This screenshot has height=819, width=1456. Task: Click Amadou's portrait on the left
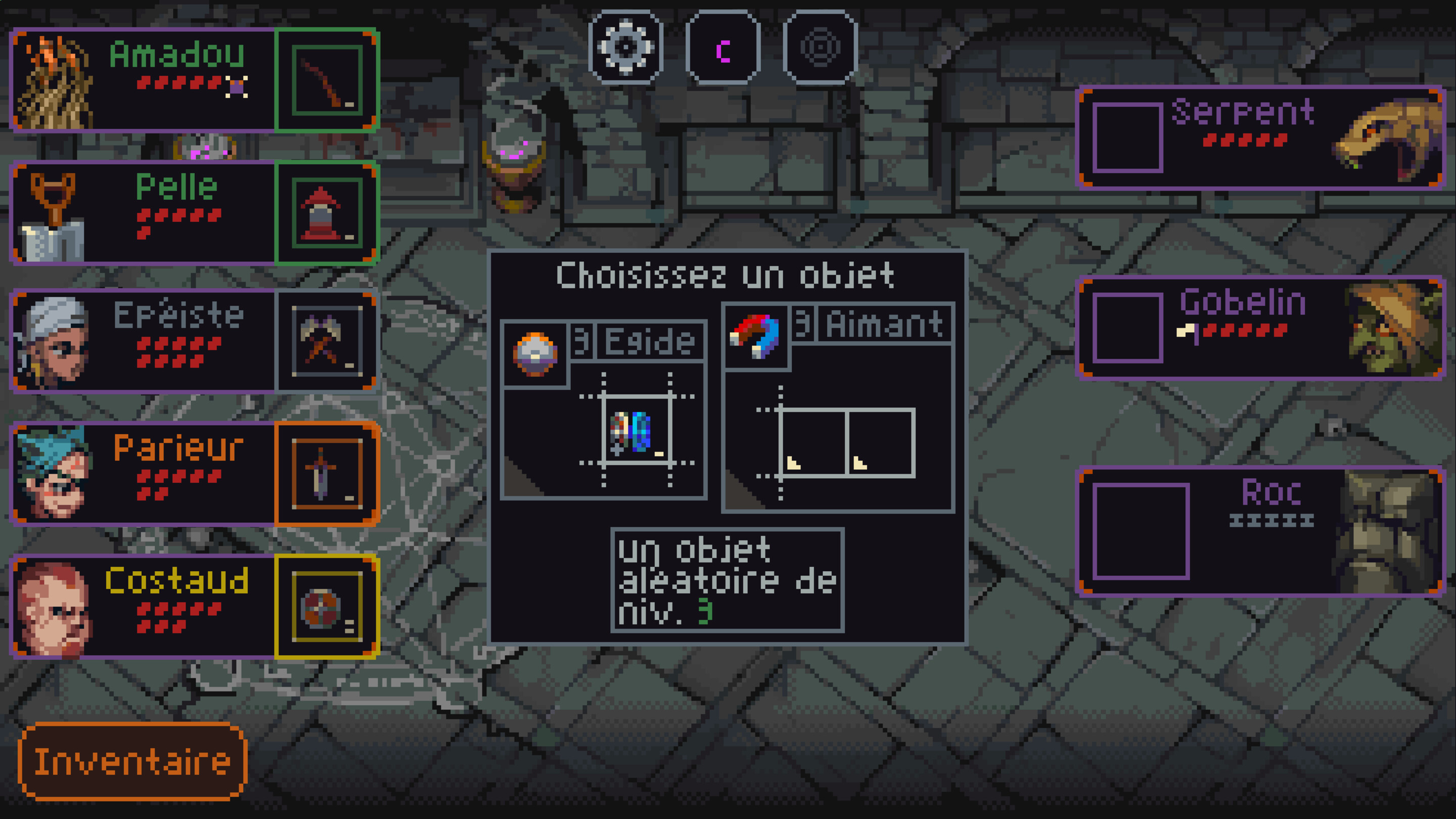pos(57,79)
